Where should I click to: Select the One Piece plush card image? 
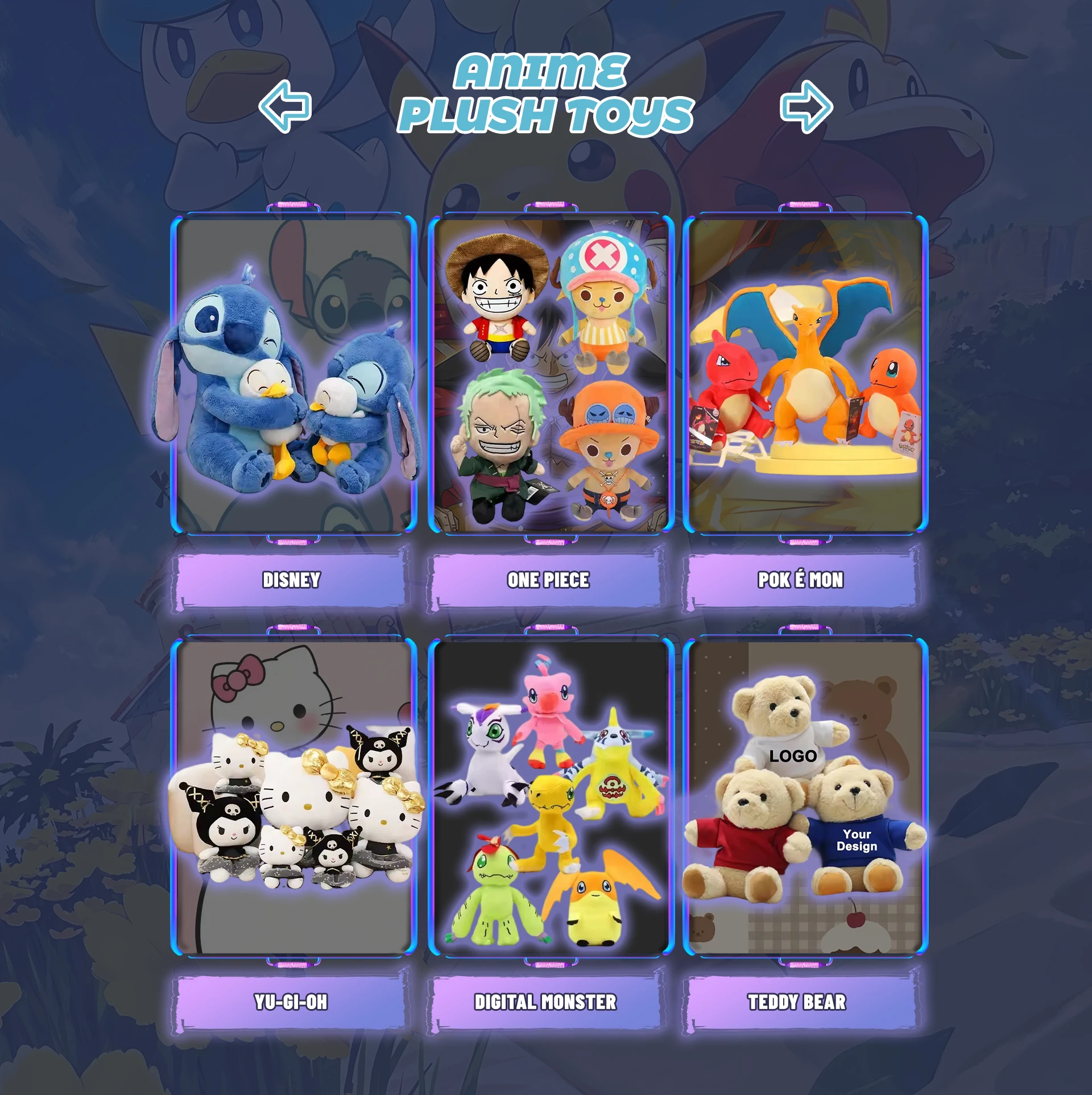[550, 375]
